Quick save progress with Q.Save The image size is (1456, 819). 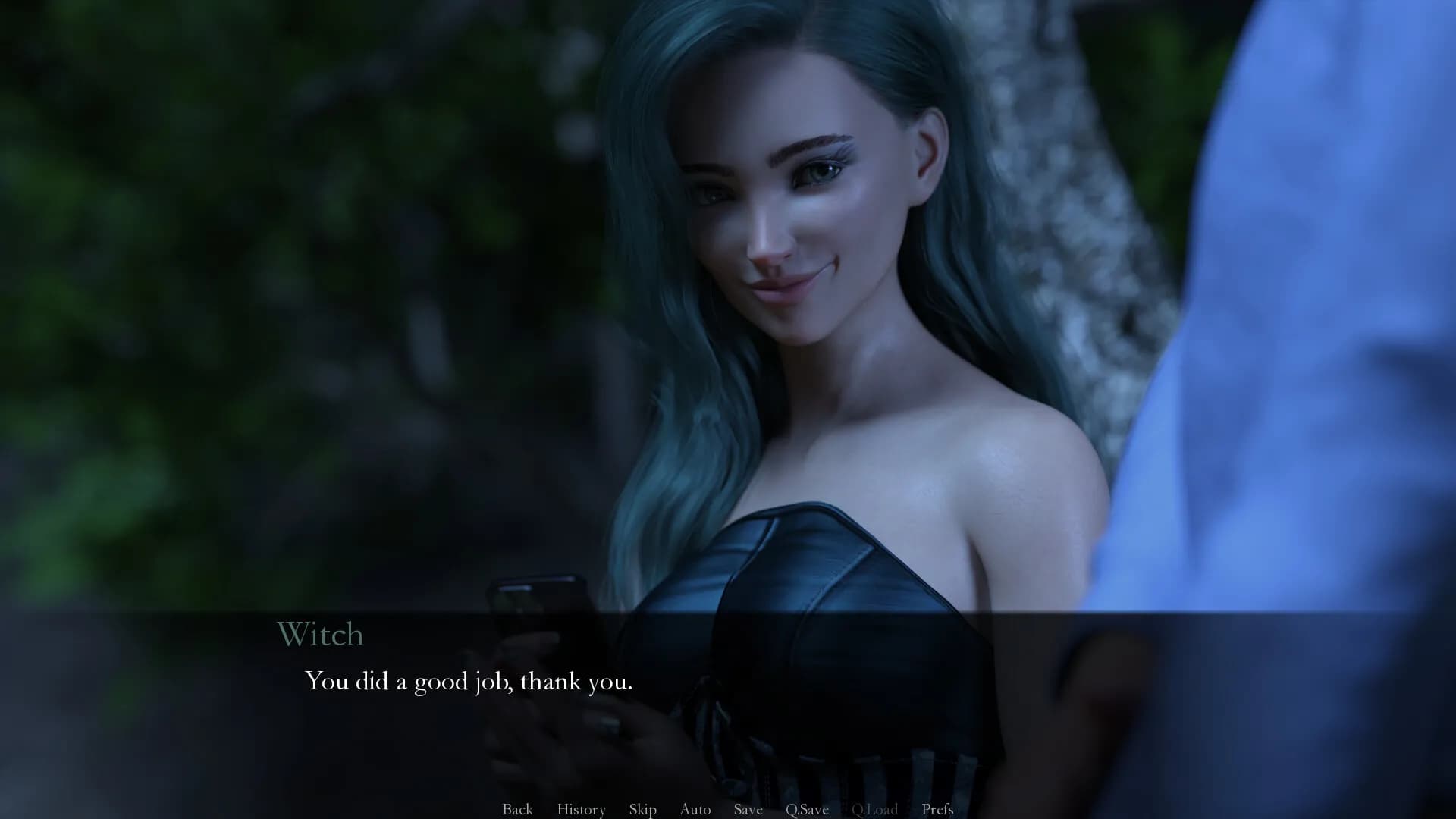(x=807, y=809)
